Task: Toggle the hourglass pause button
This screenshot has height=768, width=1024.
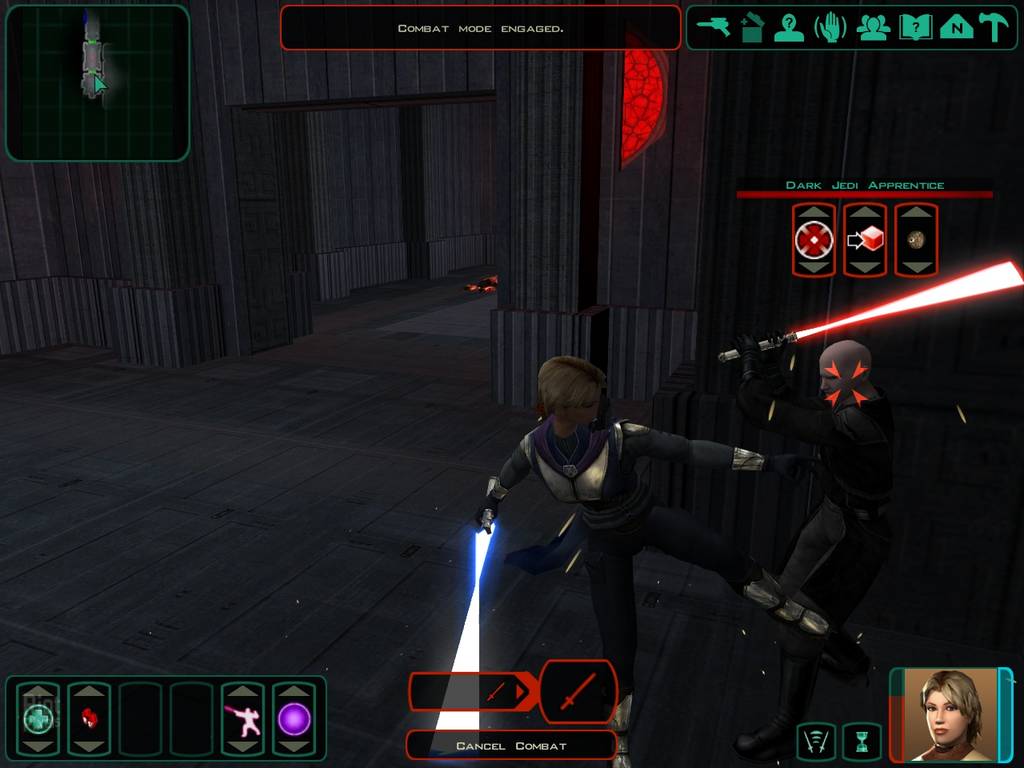Action: pyautogui.click(x=862, y=741)
